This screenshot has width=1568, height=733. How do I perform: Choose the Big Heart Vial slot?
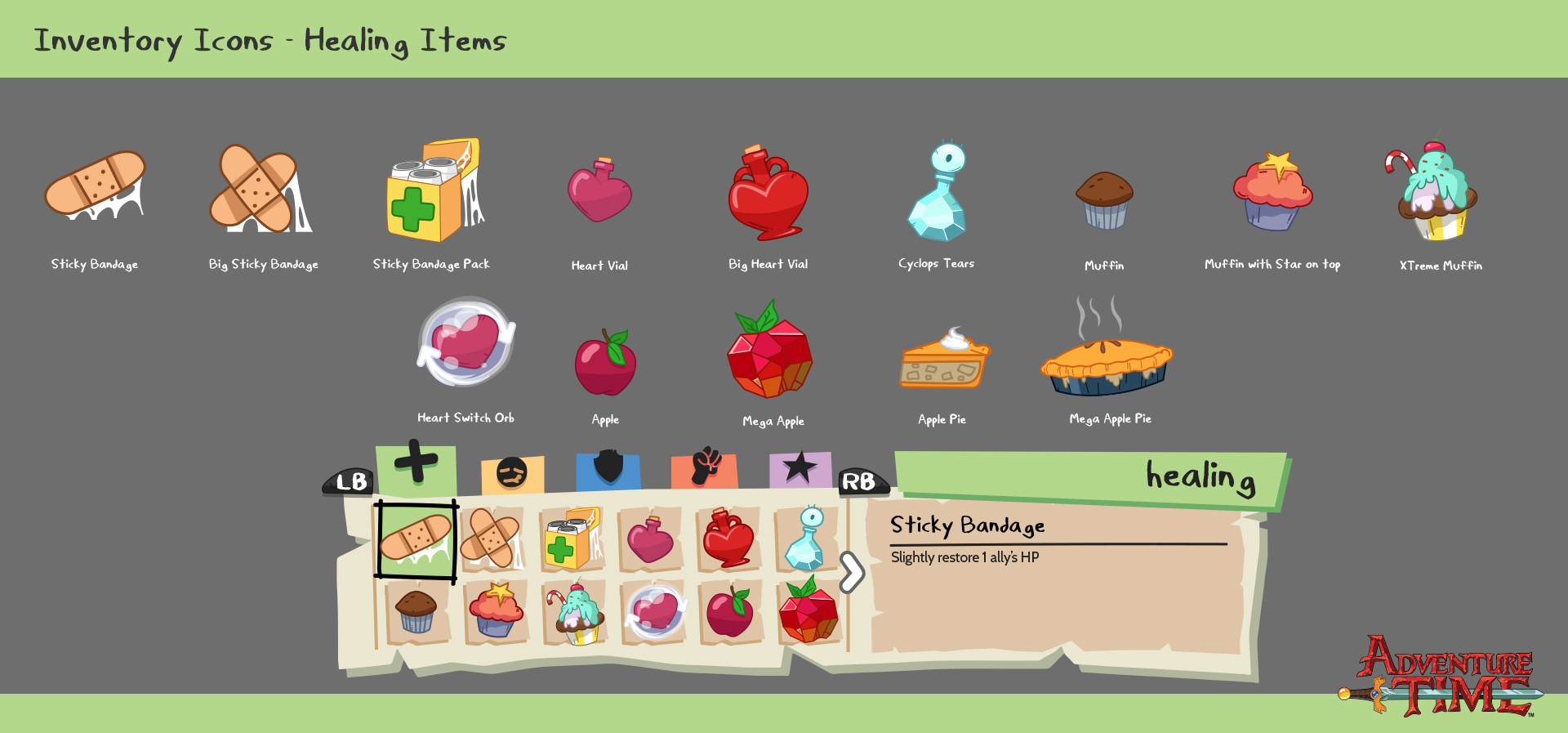click(x=728, y=539)
